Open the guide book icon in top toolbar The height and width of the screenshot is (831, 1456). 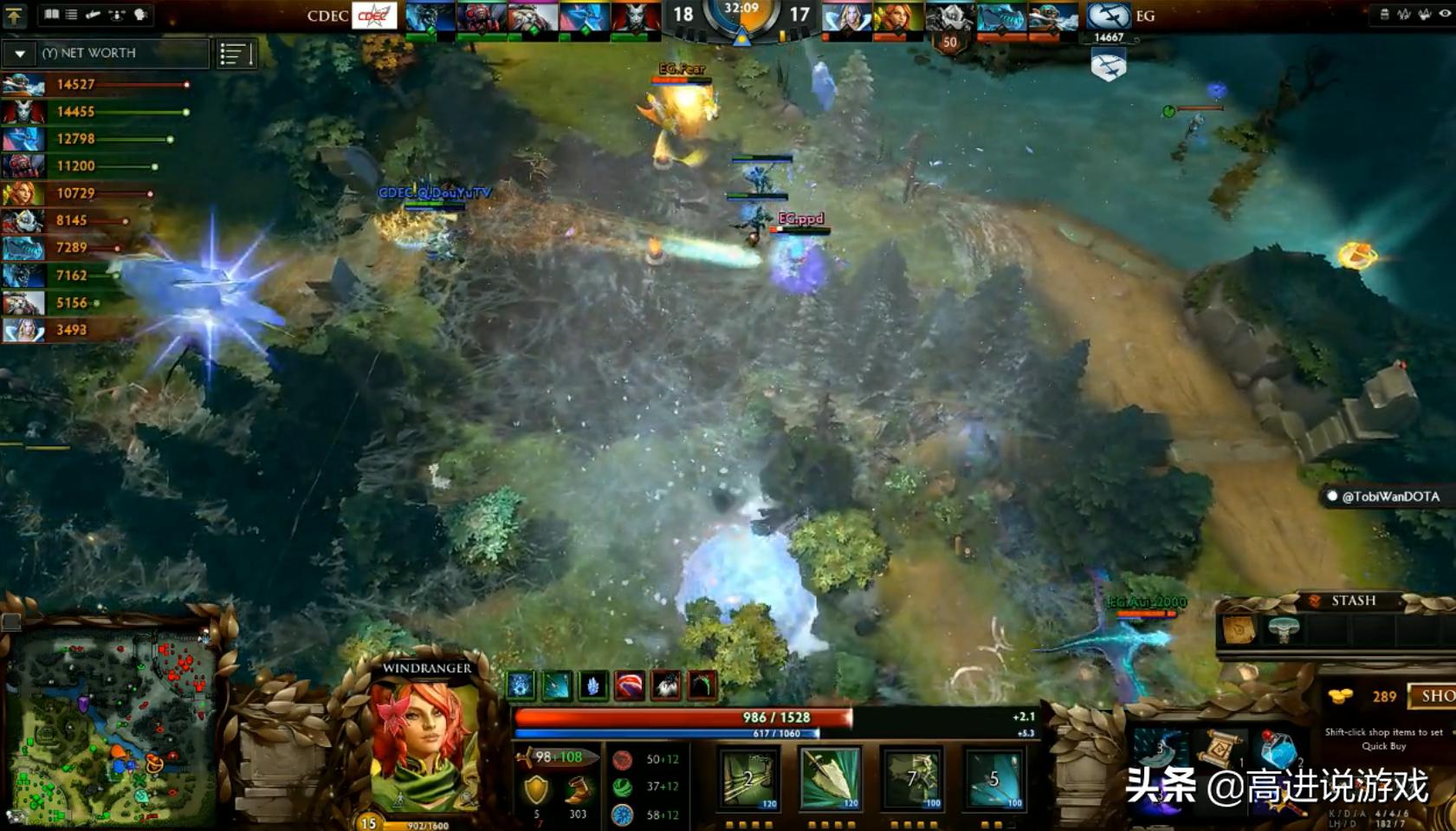click(52, 14)
